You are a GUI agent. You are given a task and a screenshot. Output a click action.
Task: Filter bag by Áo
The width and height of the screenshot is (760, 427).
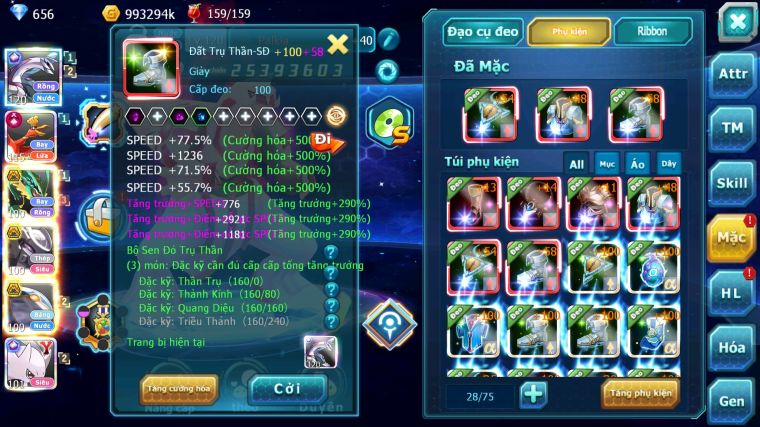(x=637, y=163)
